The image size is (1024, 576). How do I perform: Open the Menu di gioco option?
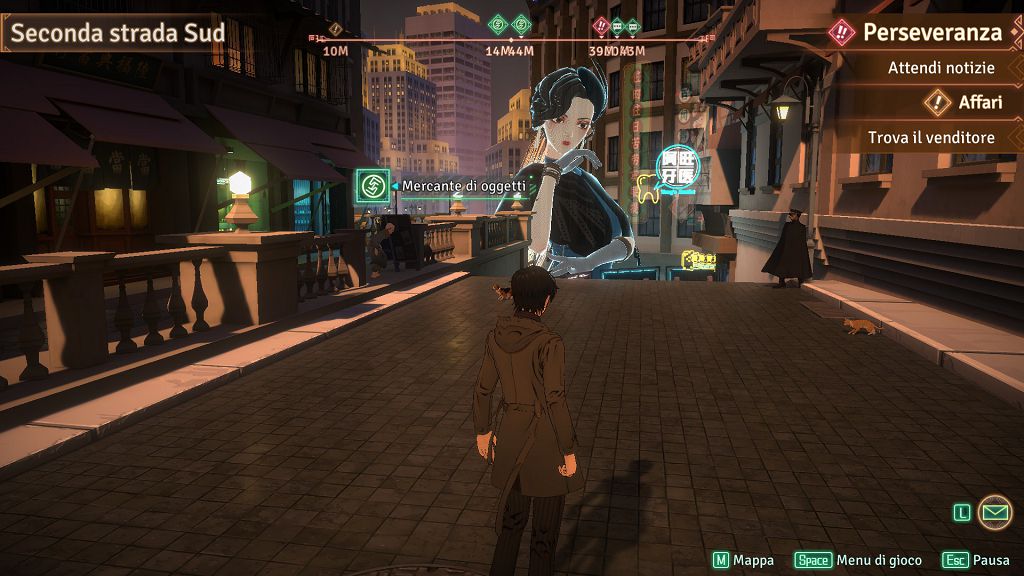tap(861, 560)
